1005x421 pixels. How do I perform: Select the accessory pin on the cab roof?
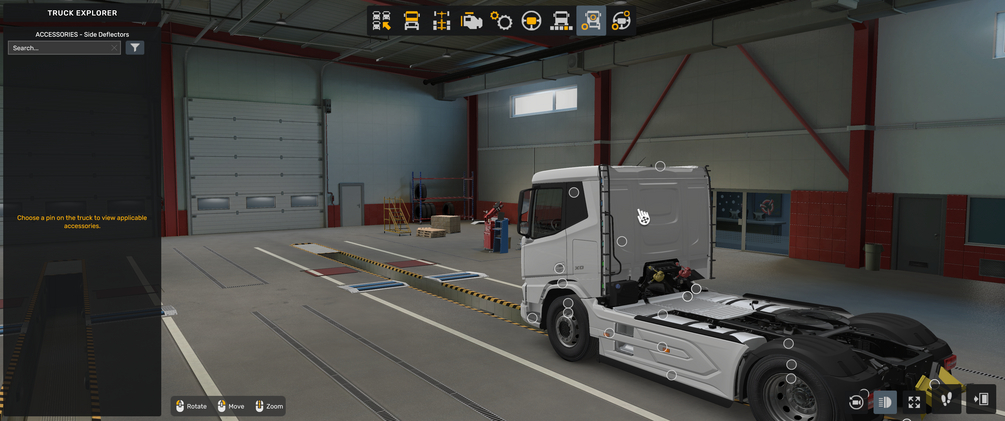[660, 166]
